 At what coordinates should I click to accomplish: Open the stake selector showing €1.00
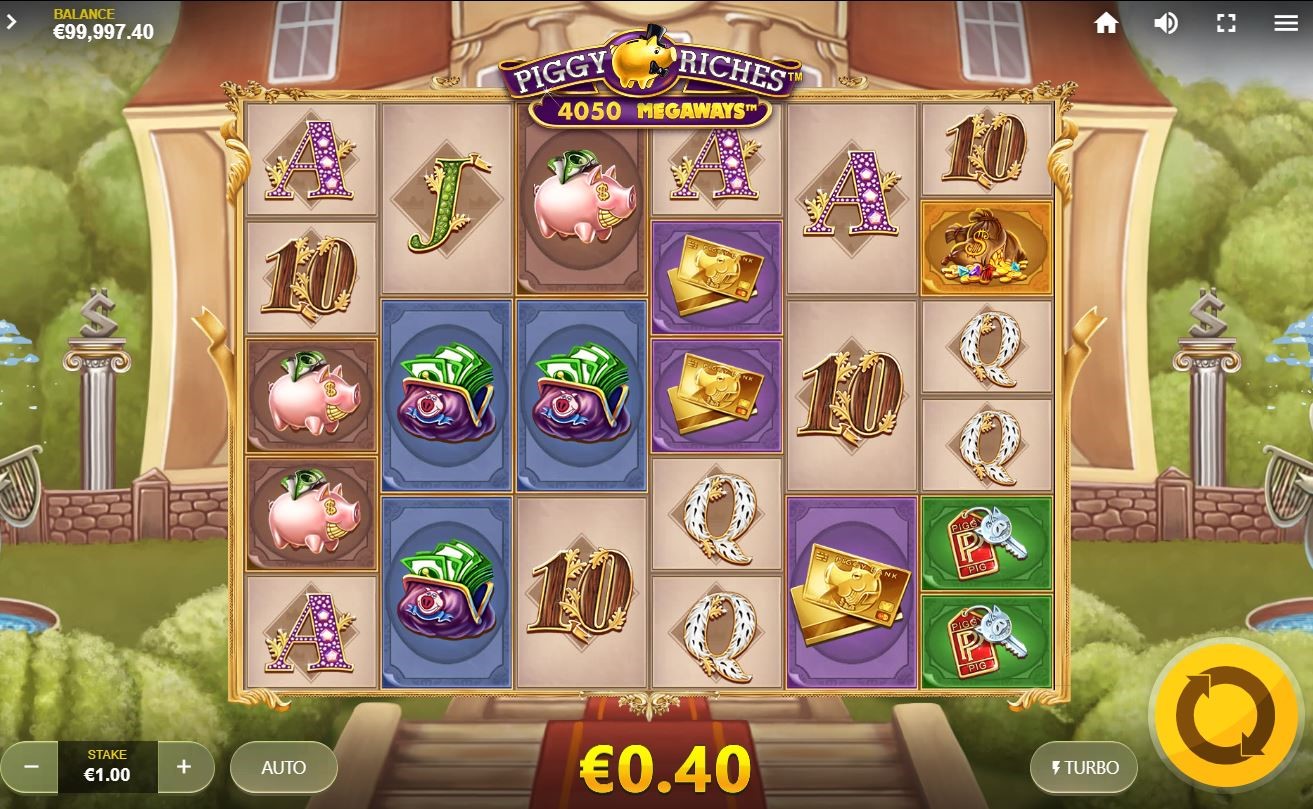point(107,767)
